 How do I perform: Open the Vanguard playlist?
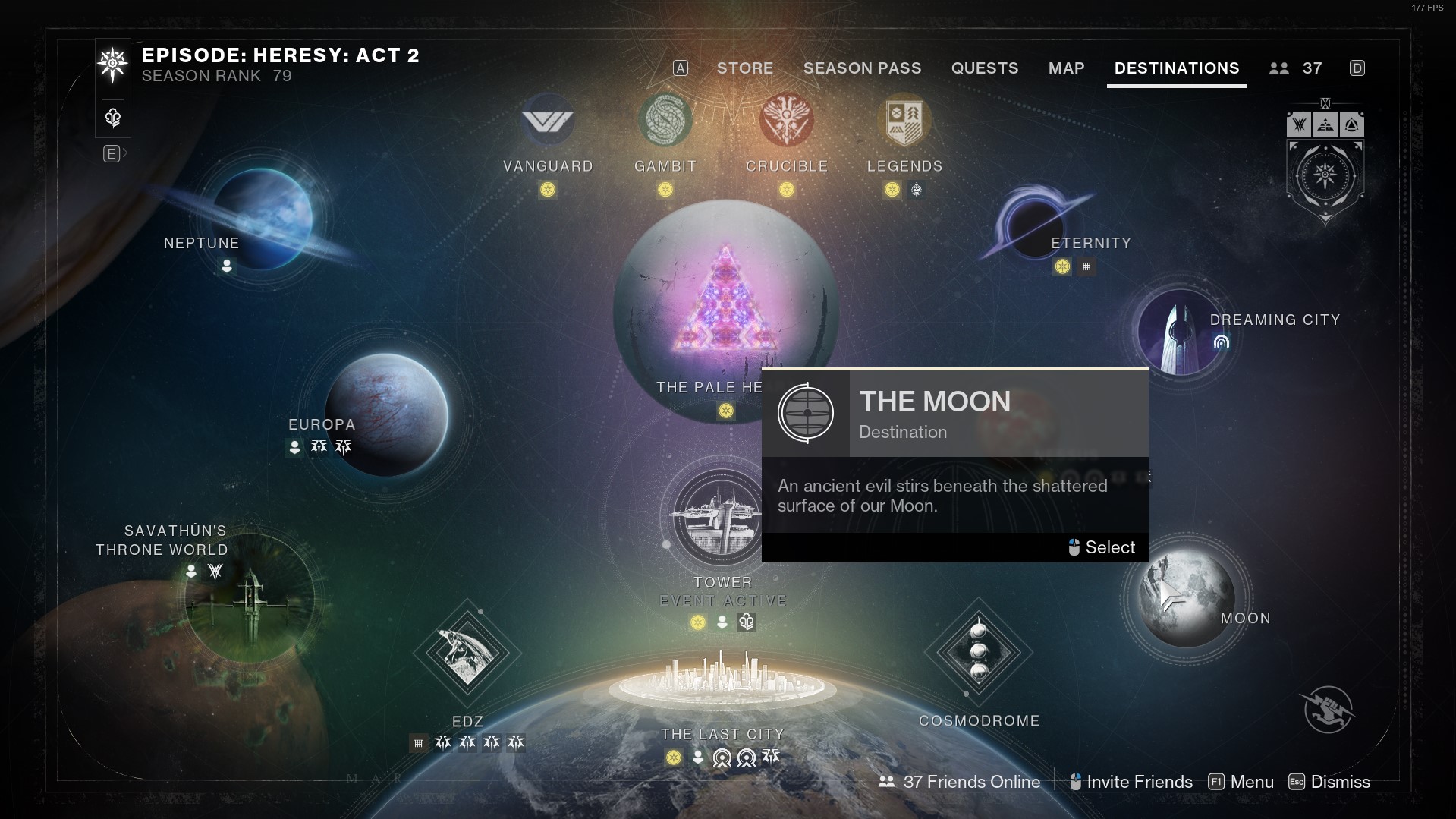[x=548, y=121]
